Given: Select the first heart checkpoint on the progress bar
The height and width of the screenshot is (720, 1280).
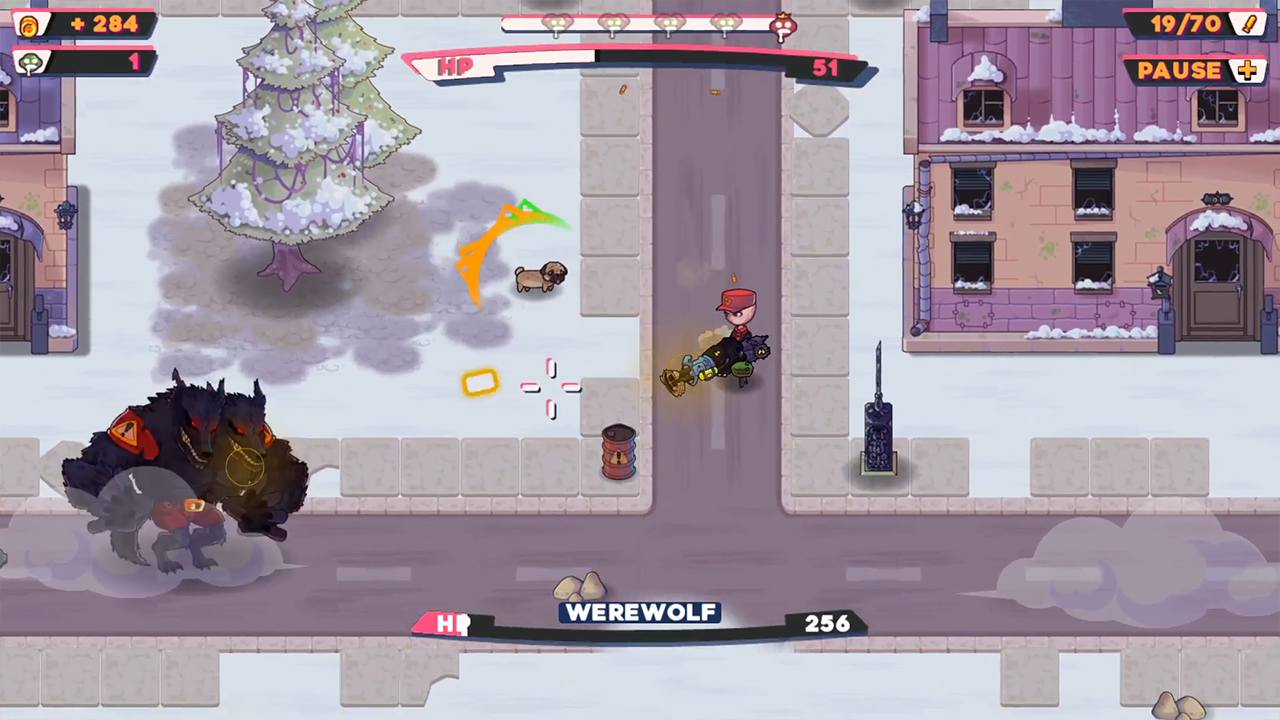Looking at the screenshot, I should pyautogui.click(x=557, y=23).
